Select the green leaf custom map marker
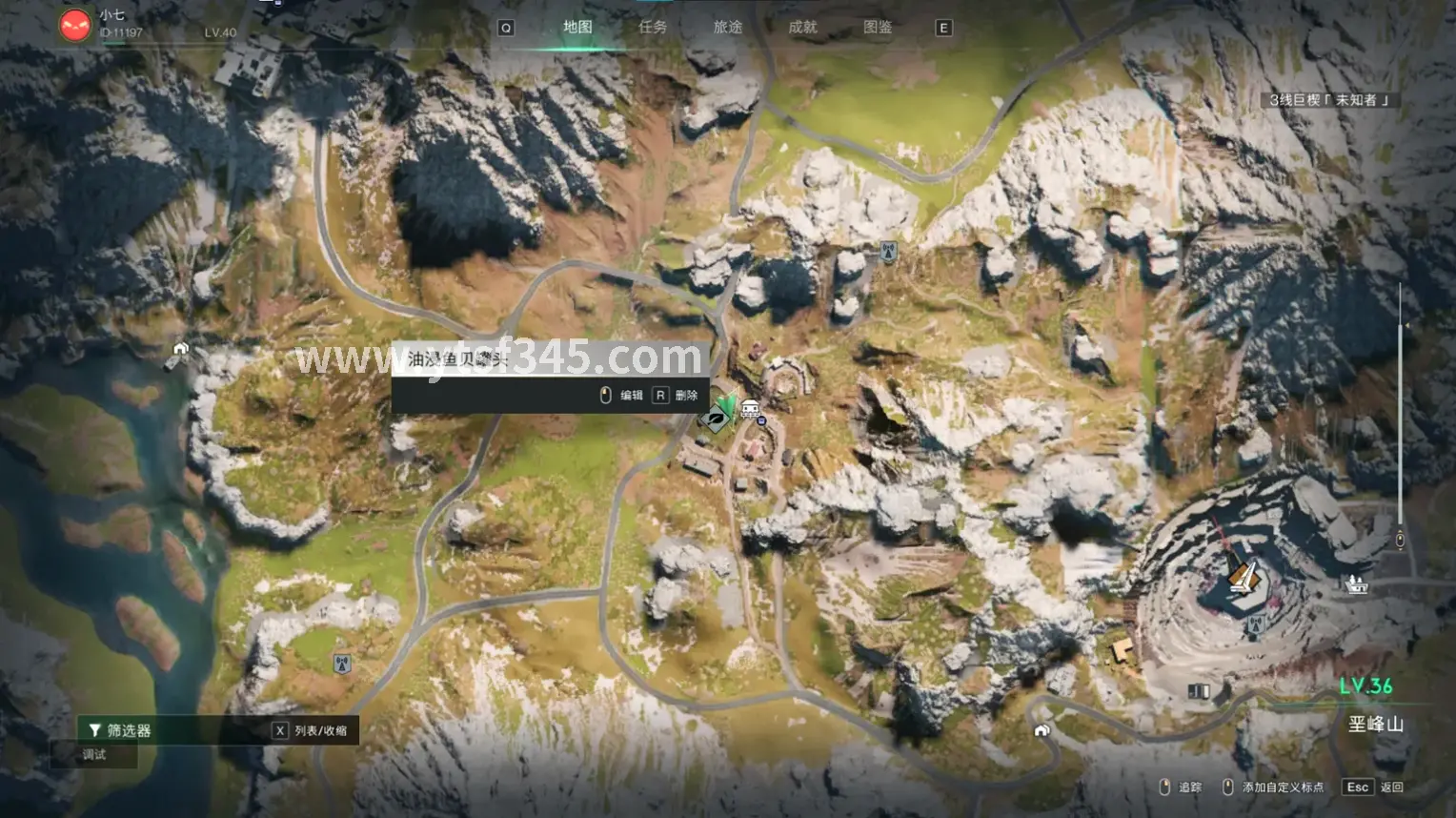Screen dimensions: 1456x818 coord(718,416)
